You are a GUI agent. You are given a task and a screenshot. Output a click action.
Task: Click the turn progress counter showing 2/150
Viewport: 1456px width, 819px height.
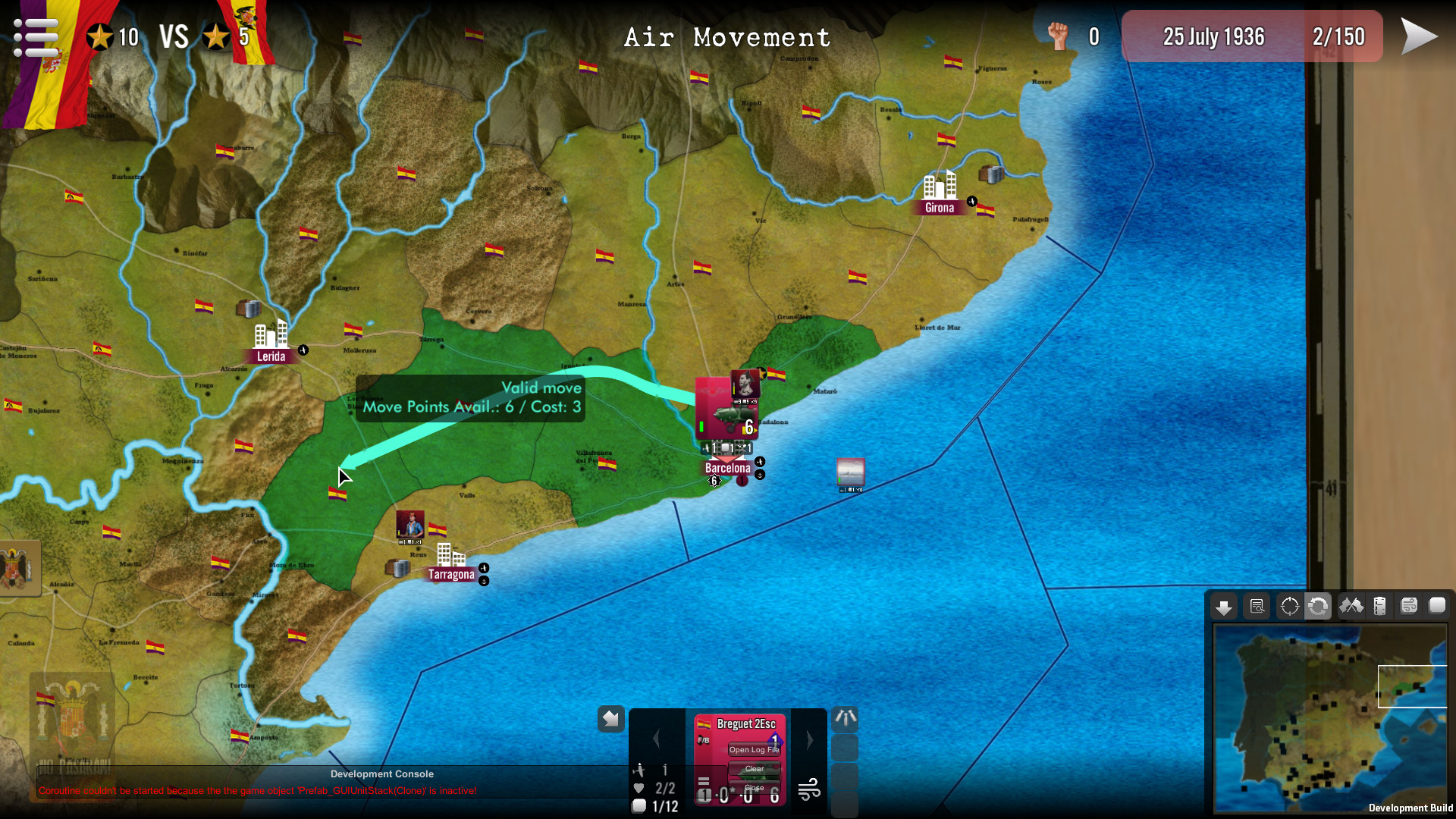(1340, 36)
